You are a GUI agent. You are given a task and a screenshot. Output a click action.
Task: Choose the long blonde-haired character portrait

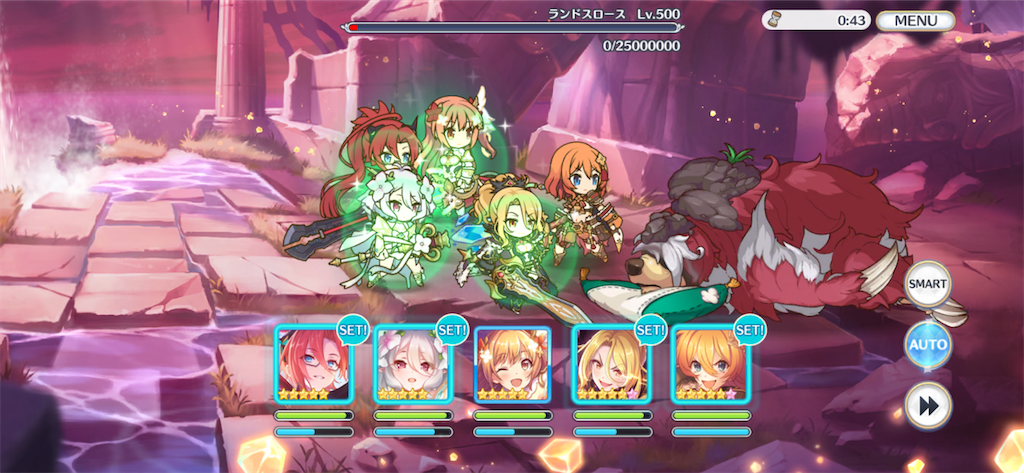pyautogui.click(x=610, y=364)
